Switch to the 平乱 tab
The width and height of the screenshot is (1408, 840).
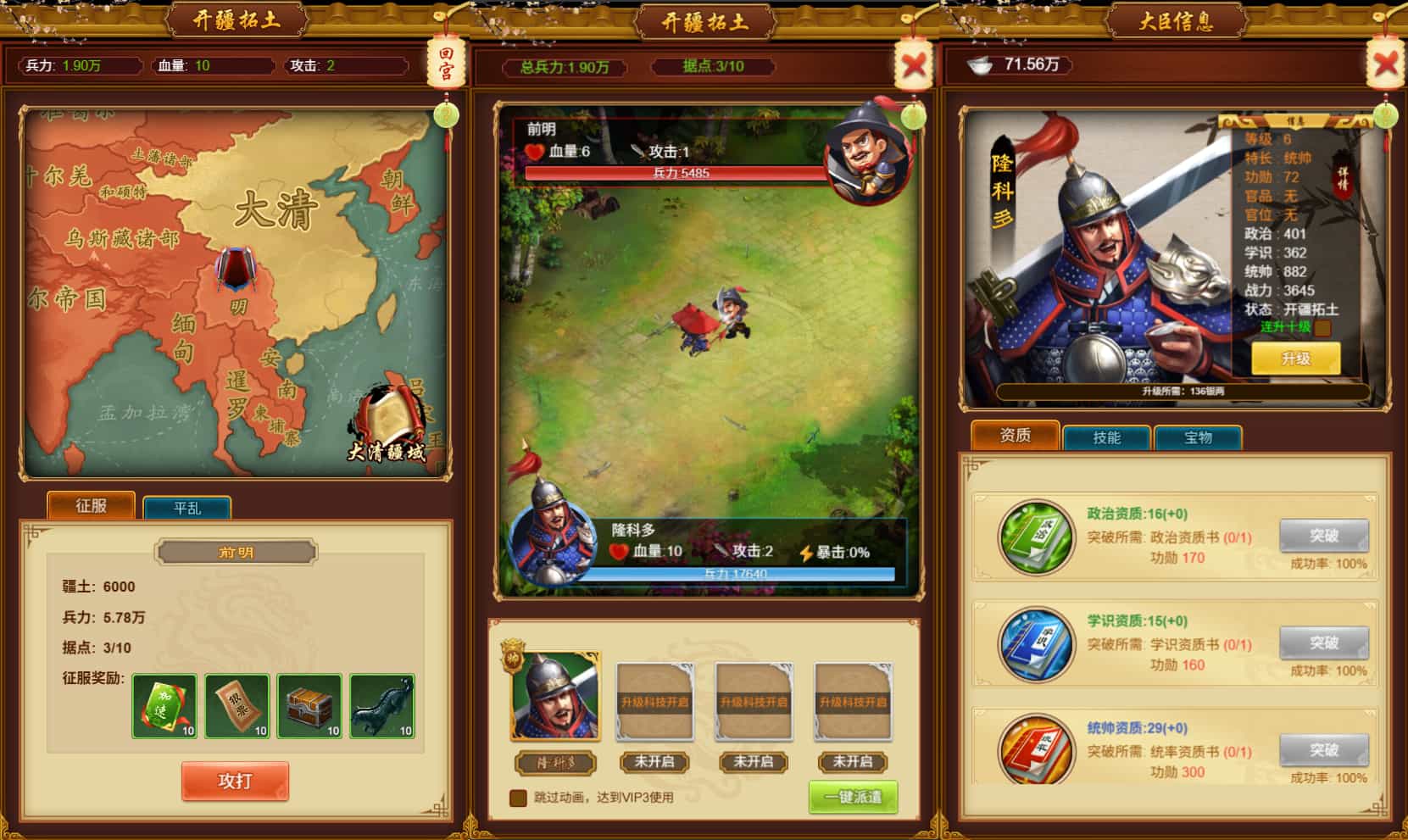click(x=188, y=506)
